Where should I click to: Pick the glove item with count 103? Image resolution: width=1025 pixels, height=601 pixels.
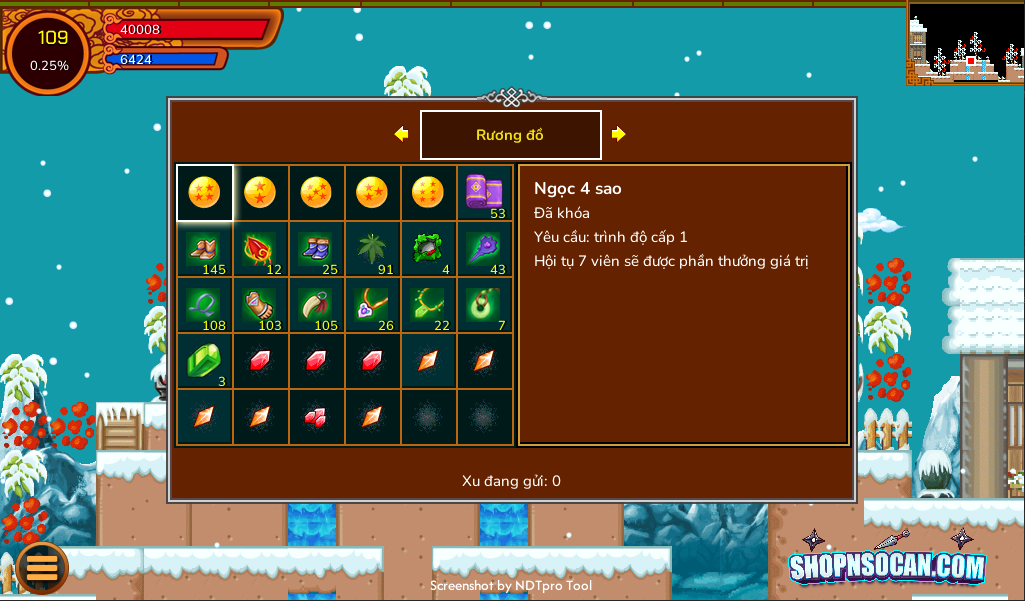tap(260, 305)
